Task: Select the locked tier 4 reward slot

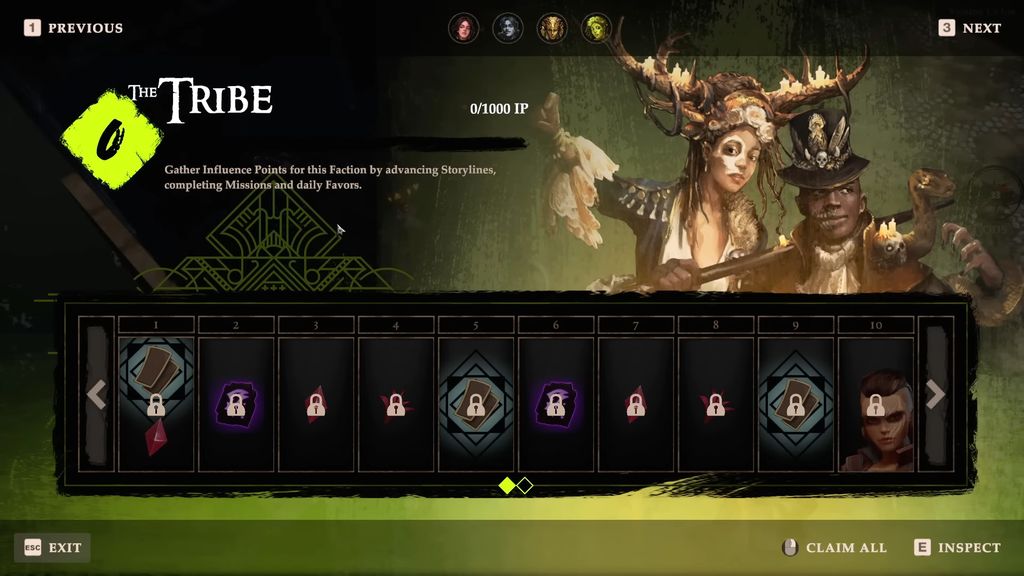Action: [x=396, y=404]
